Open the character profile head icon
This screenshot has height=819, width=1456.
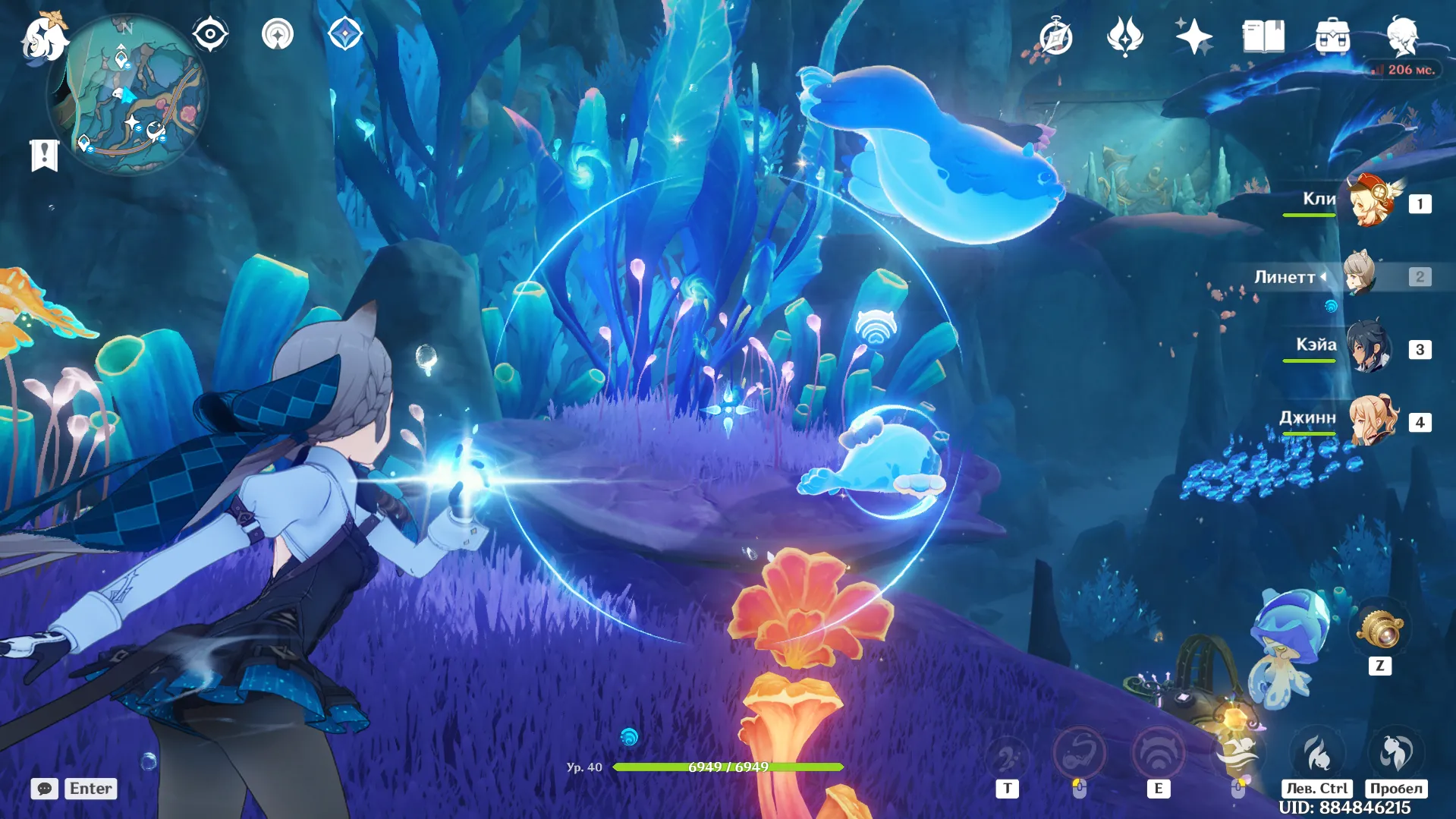click(x=1401, y=36)
